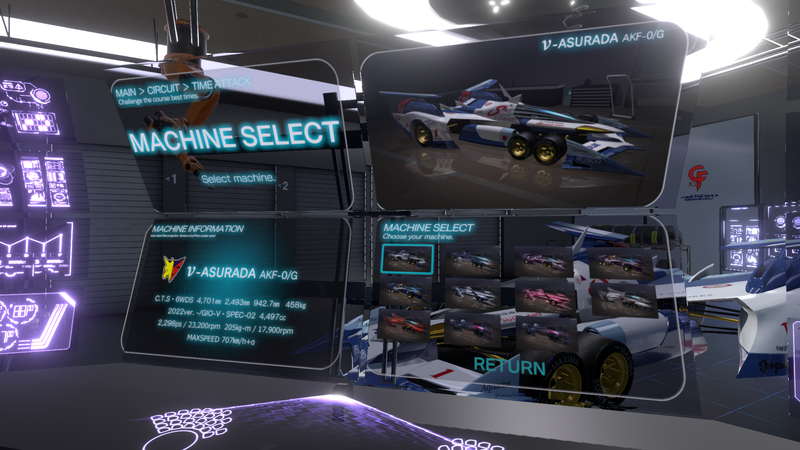Select the highlighted ν-Asurada machine thumbnail
This screenshot has width=800, height=450.
407,259
